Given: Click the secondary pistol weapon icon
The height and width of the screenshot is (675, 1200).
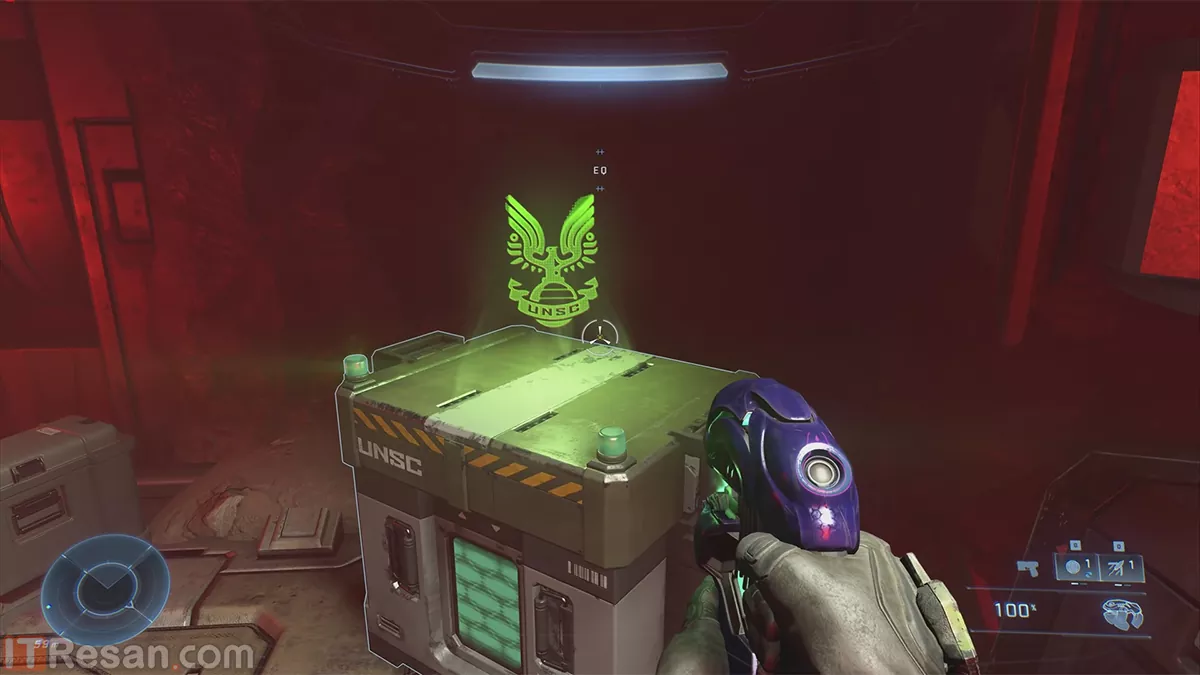Looking at the screenshot, I should (1026, 566).
